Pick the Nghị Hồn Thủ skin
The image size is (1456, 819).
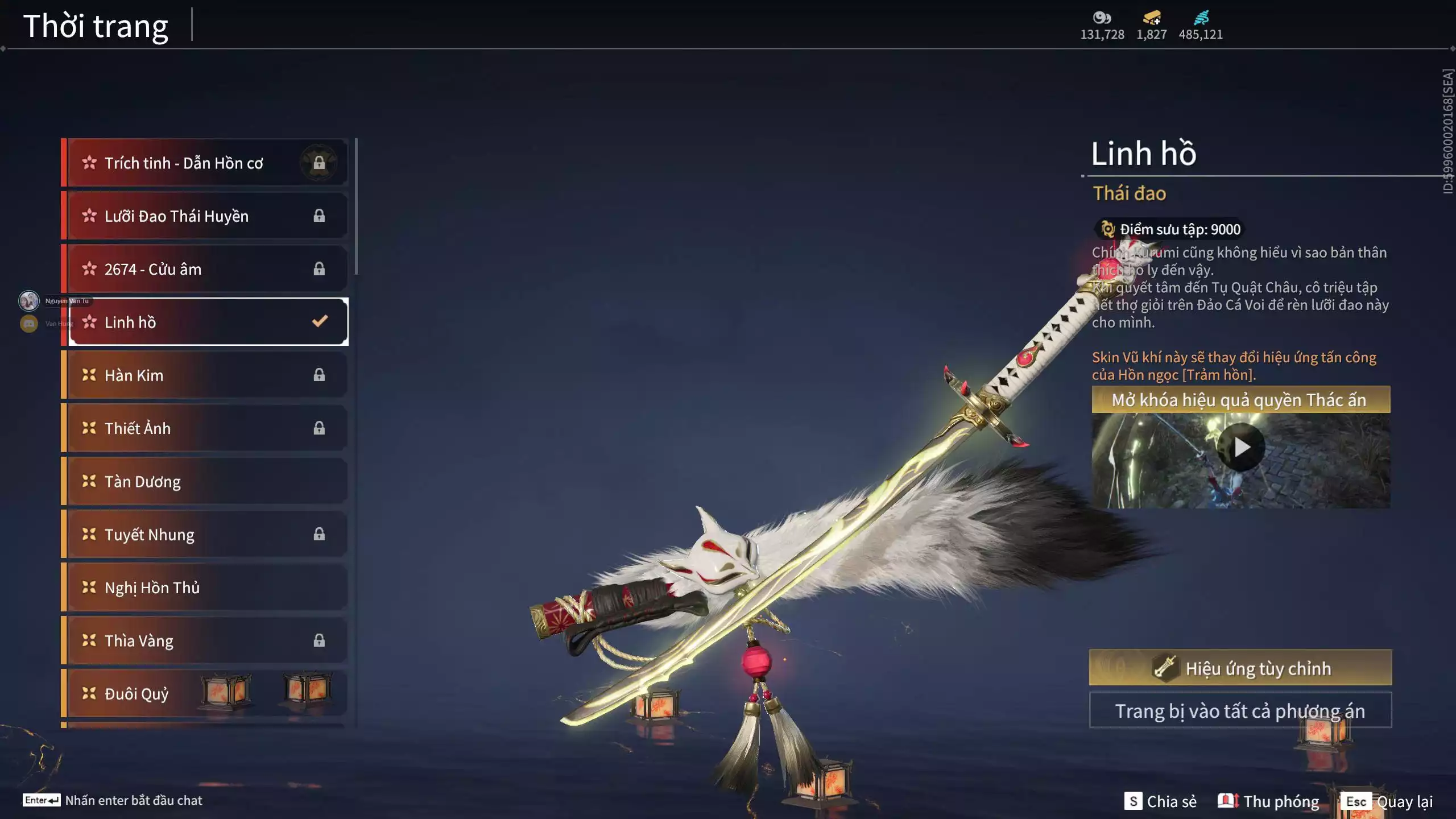point(205,588)
